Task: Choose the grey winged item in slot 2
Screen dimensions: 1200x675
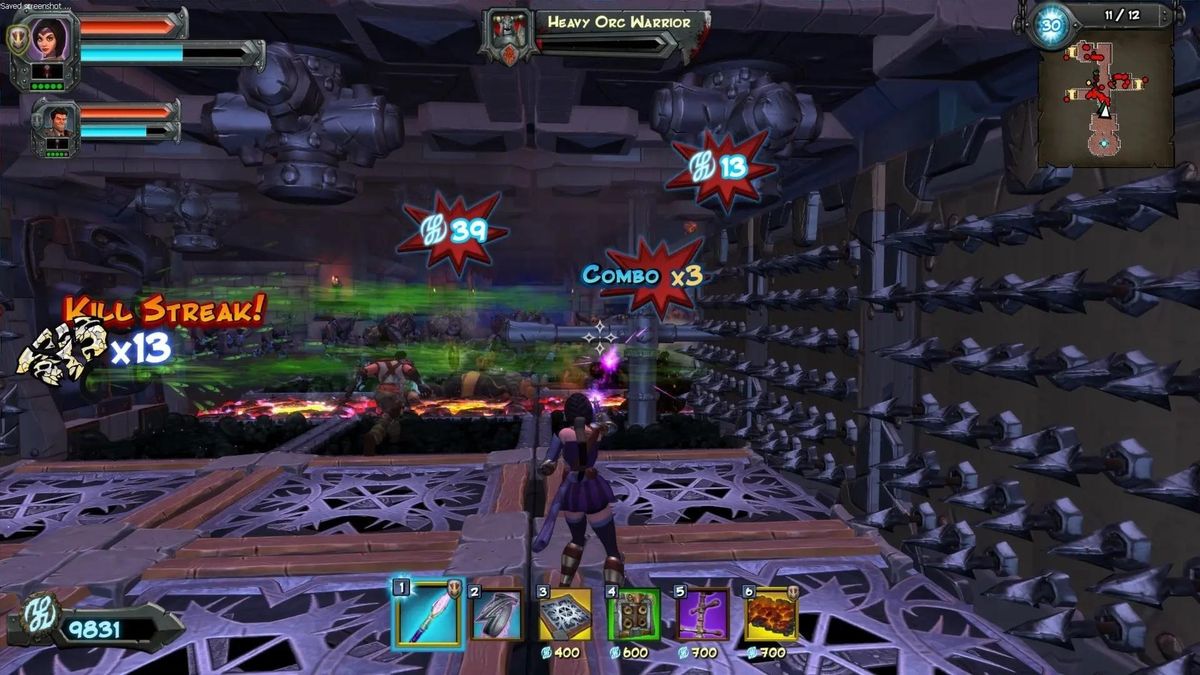Action: click(x=497, y=614)
